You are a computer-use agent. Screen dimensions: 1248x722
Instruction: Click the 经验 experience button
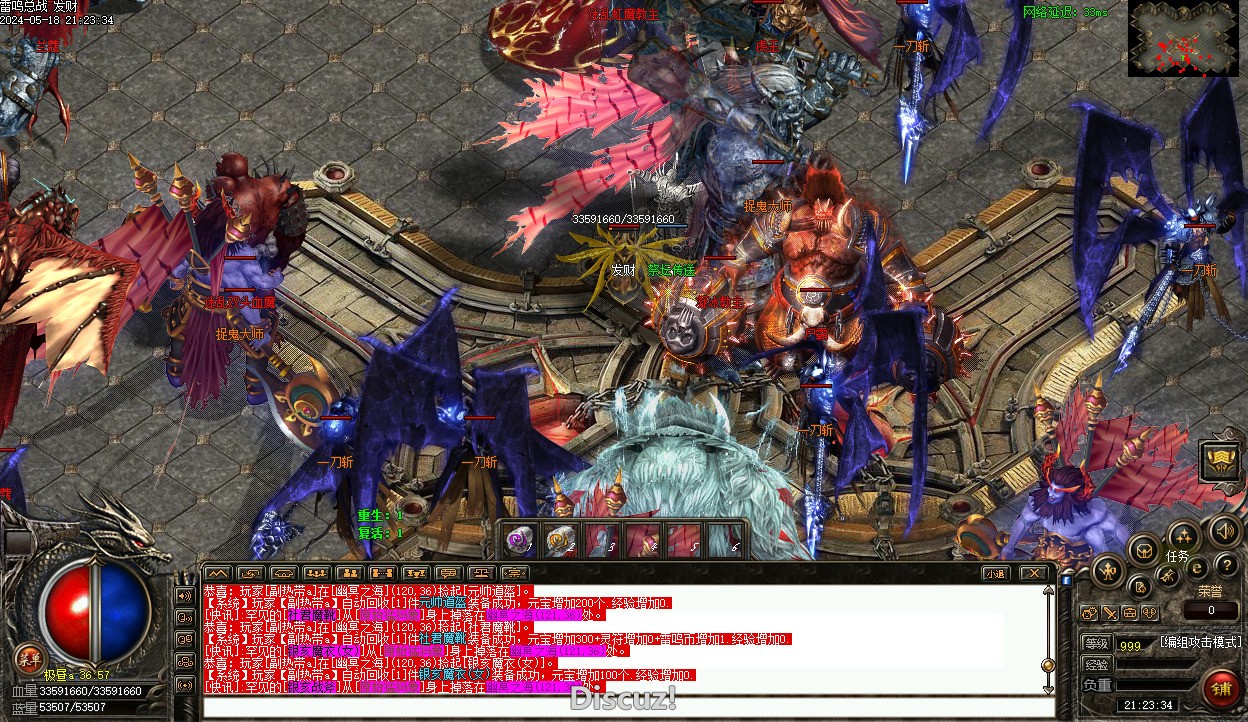(x=1096, y=664)
